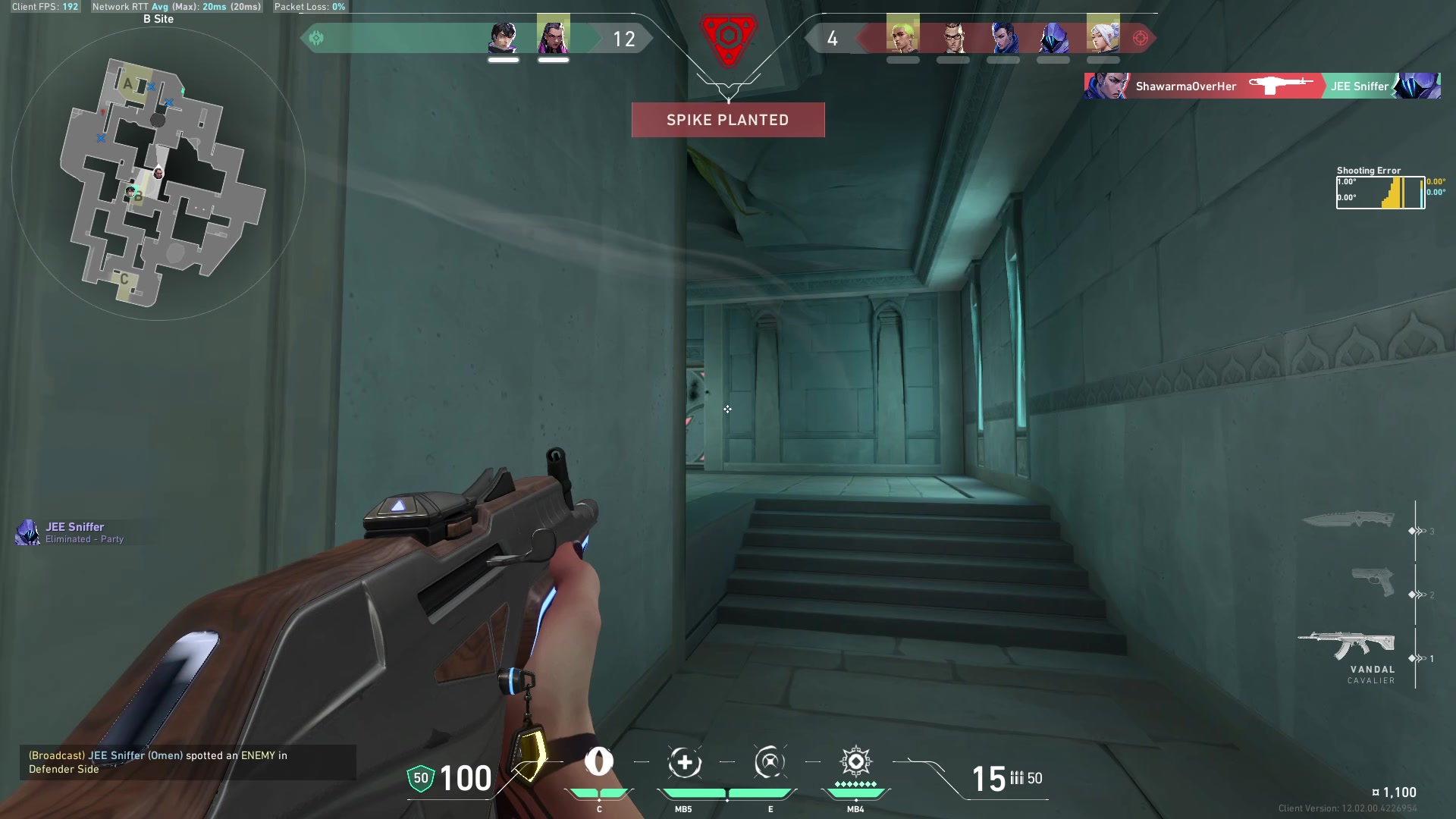Click the Empress ultimate icon (MB4)

tap(855, 764)
